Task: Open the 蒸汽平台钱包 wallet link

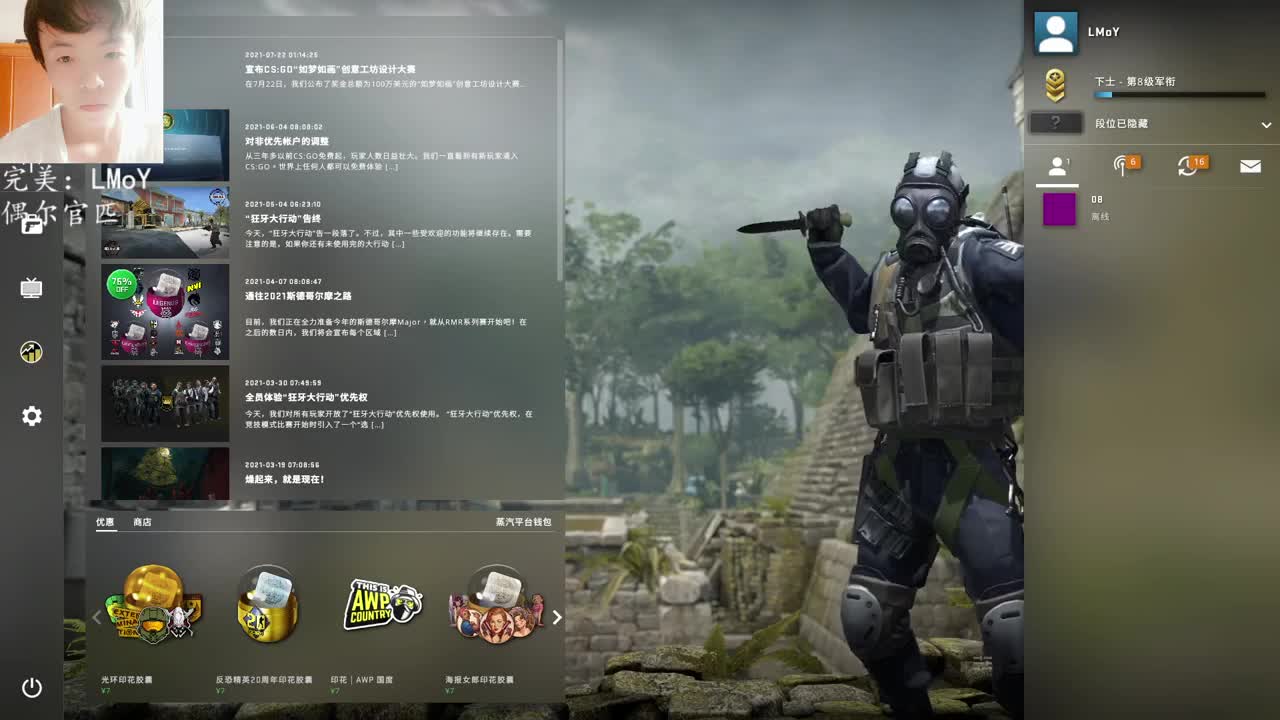Action: pos(524,521)
